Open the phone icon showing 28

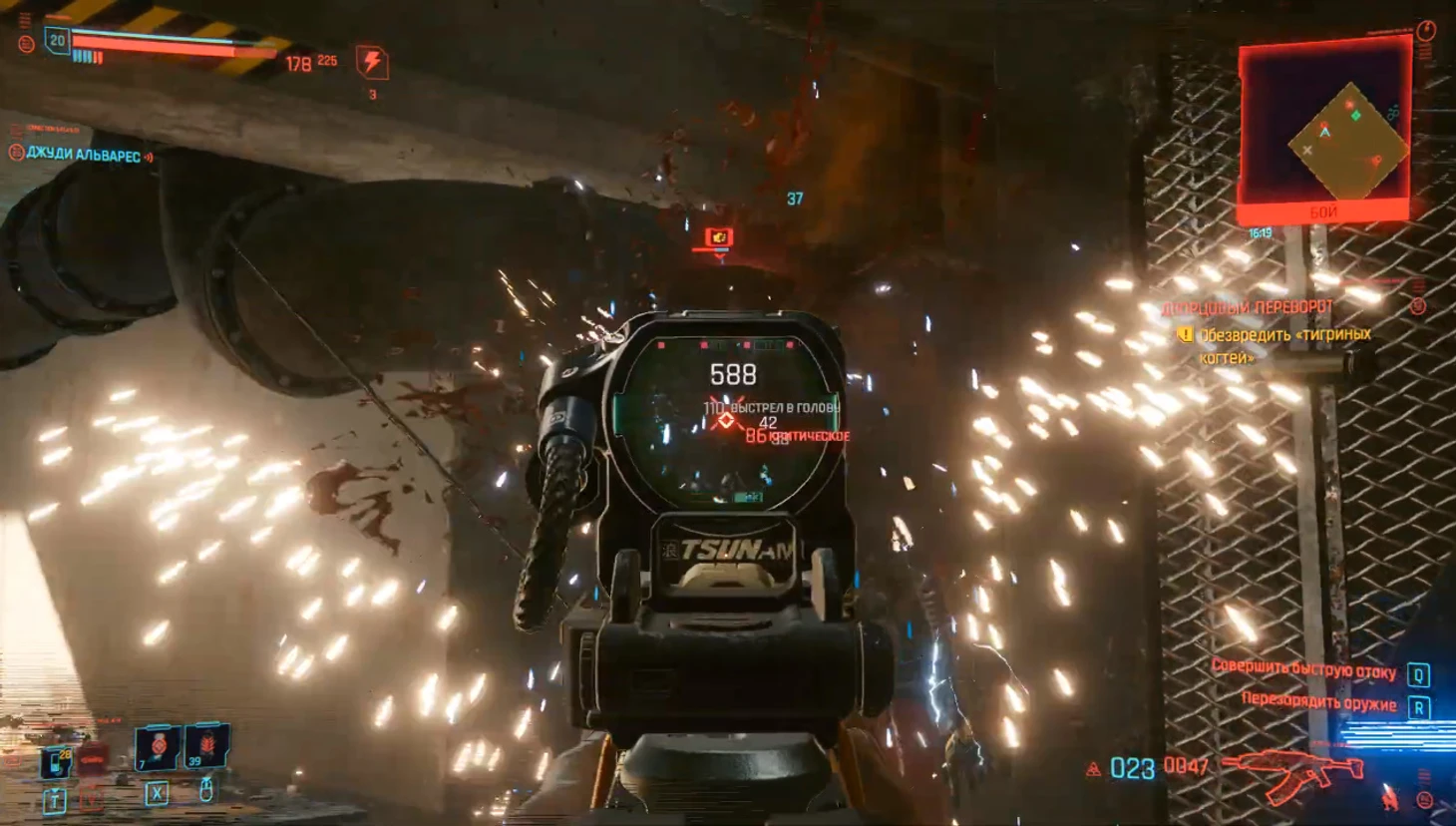click(x=57, y=762)
